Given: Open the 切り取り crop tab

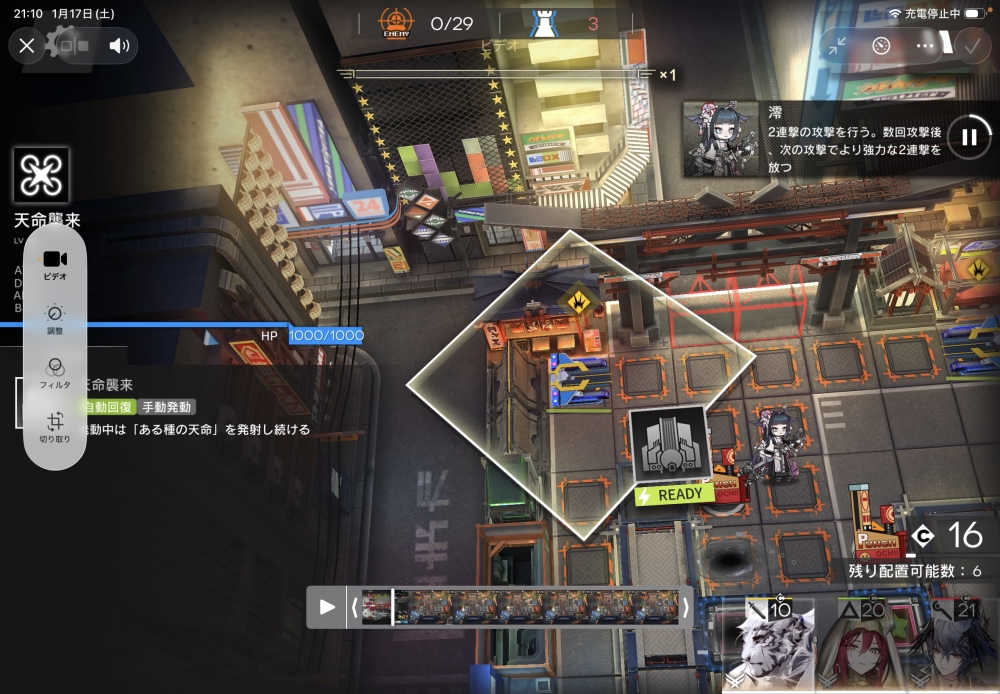Looking at the screenshot, I should pyautogui.click(x=54, y=426).
